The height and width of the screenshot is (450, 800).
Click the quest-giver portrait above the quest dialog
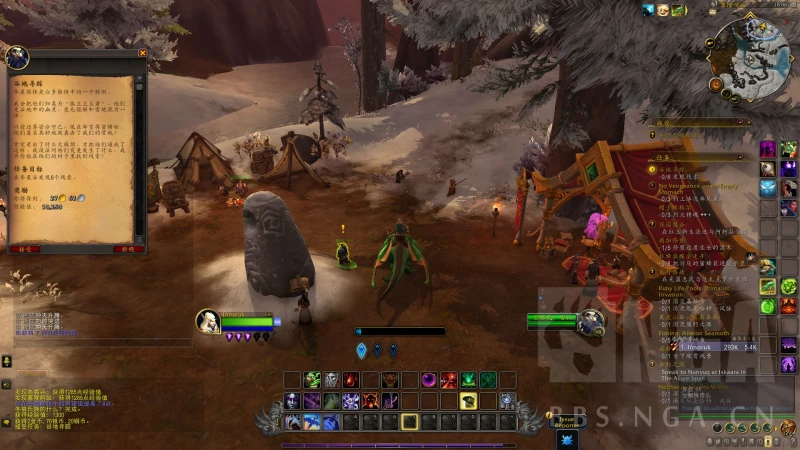18,56
